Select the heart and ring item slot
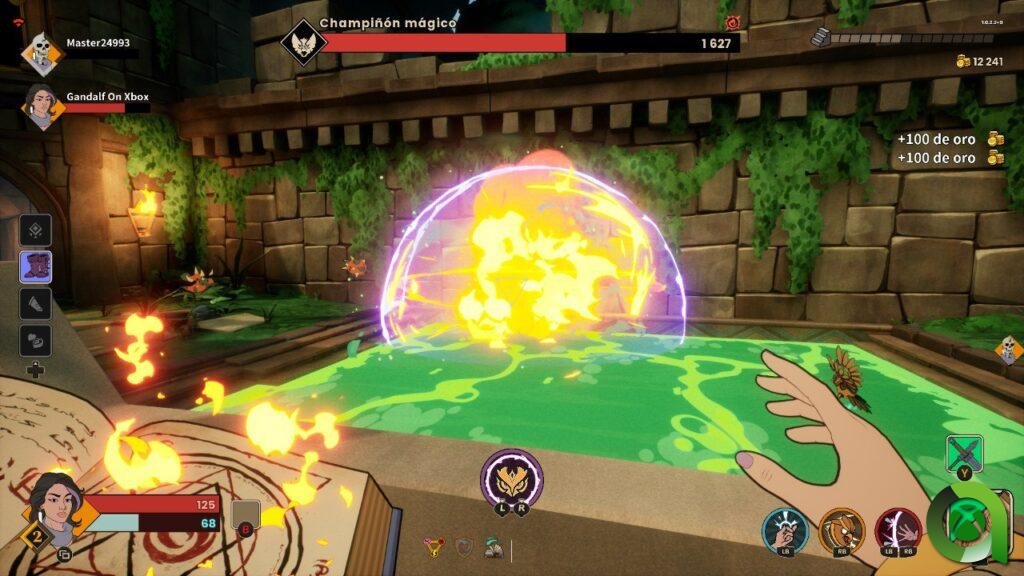 coord(36,338)
